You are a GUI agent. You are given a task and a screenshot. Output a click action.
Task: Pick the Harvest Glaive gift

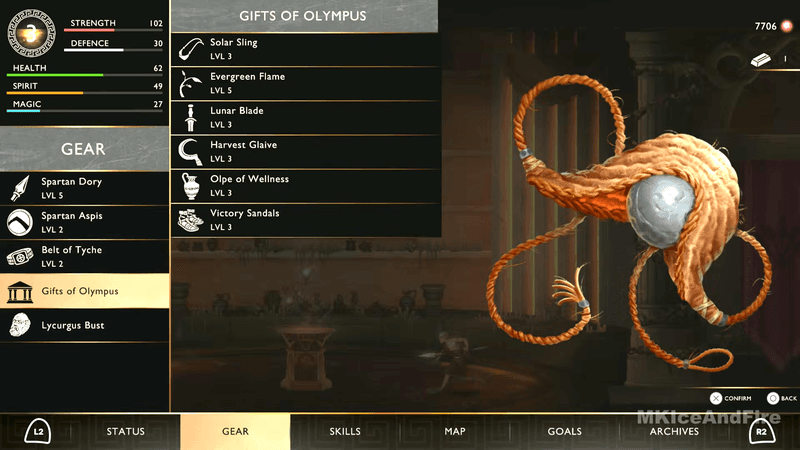pos(305,151)
